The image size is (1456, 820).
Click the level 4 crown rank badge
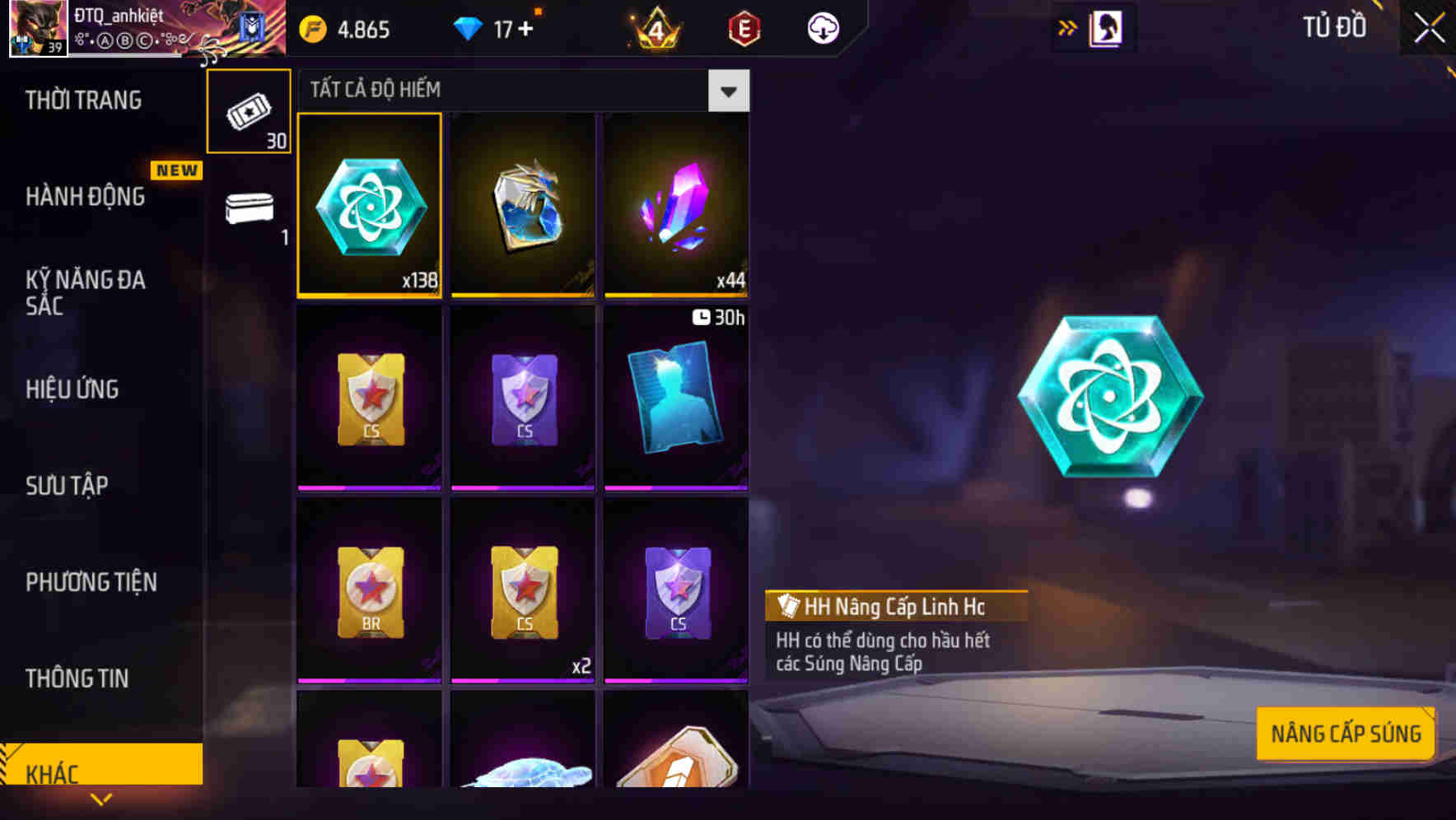(x=655, y=27)
